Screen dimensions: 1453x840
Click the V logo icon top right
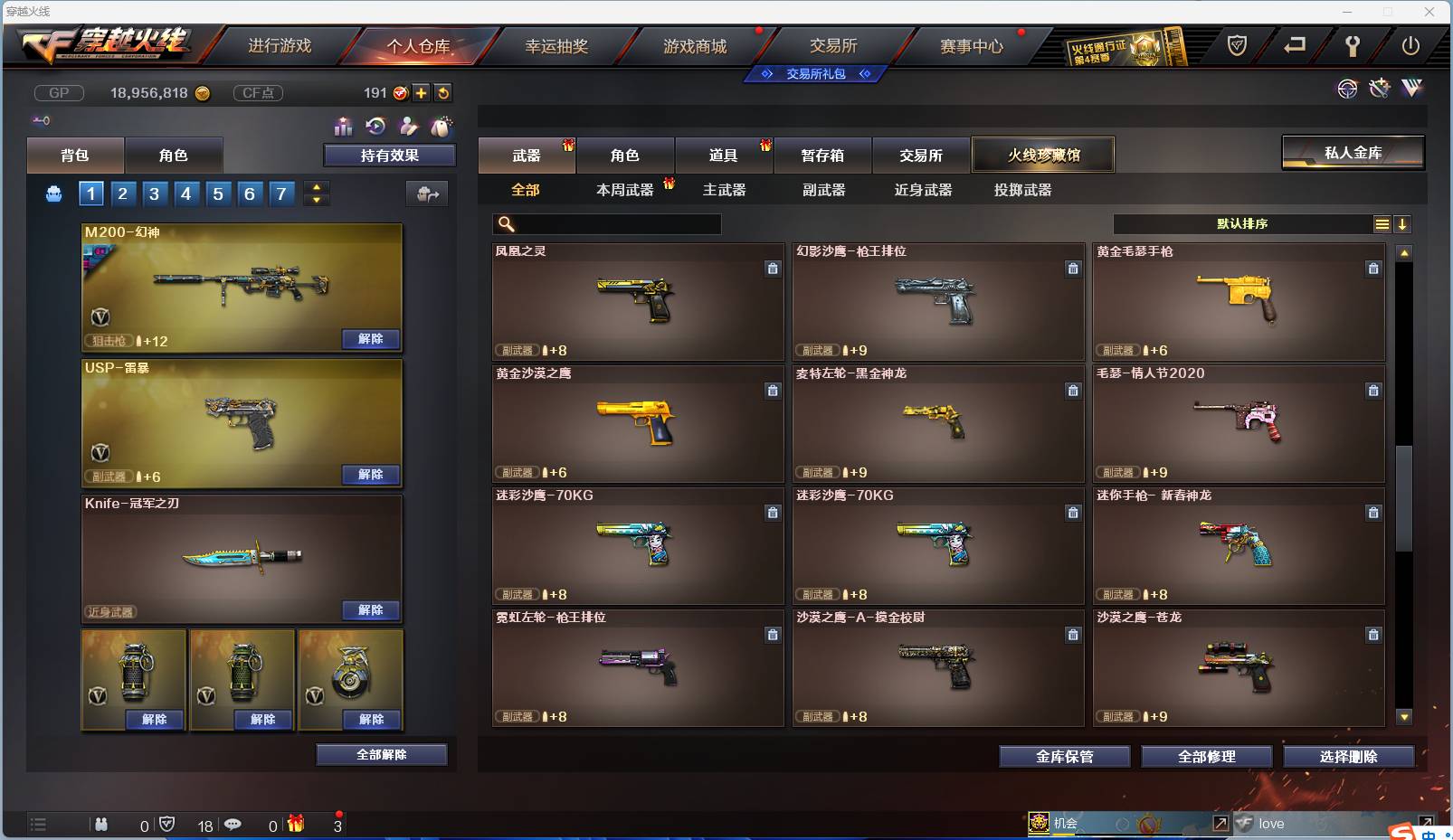1410,89
